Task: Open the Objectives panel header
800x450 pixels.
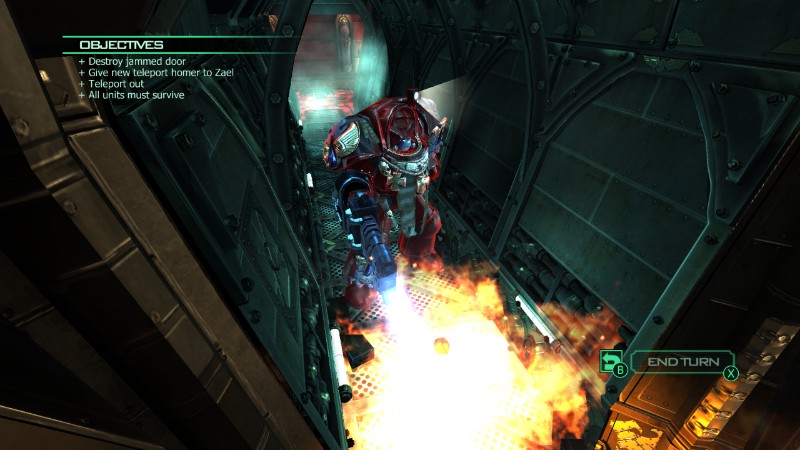Action: (x=122, y=45)
